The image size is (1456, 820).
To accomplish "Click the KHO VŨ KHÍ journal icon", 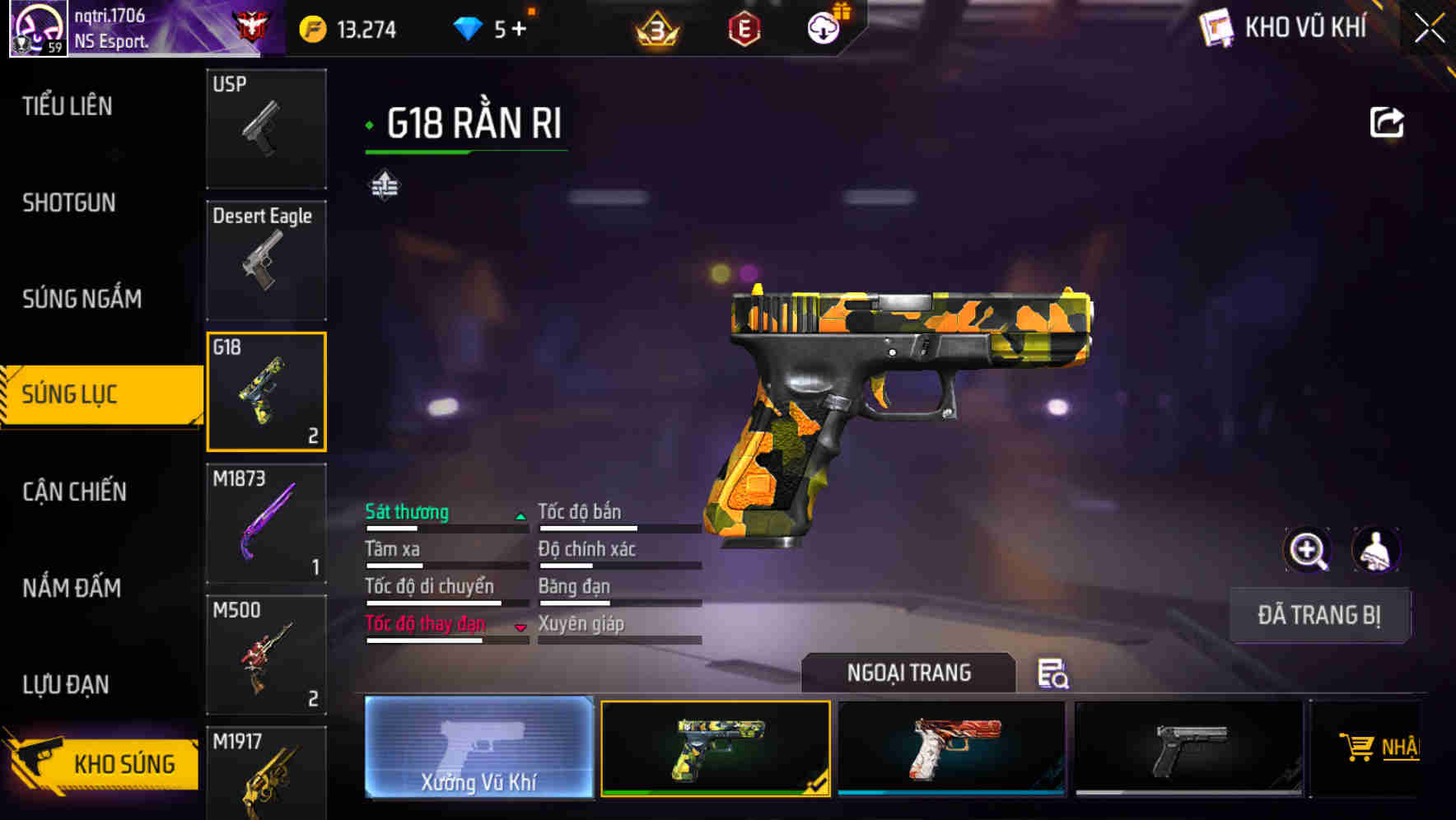I will tap(1216, 27).
